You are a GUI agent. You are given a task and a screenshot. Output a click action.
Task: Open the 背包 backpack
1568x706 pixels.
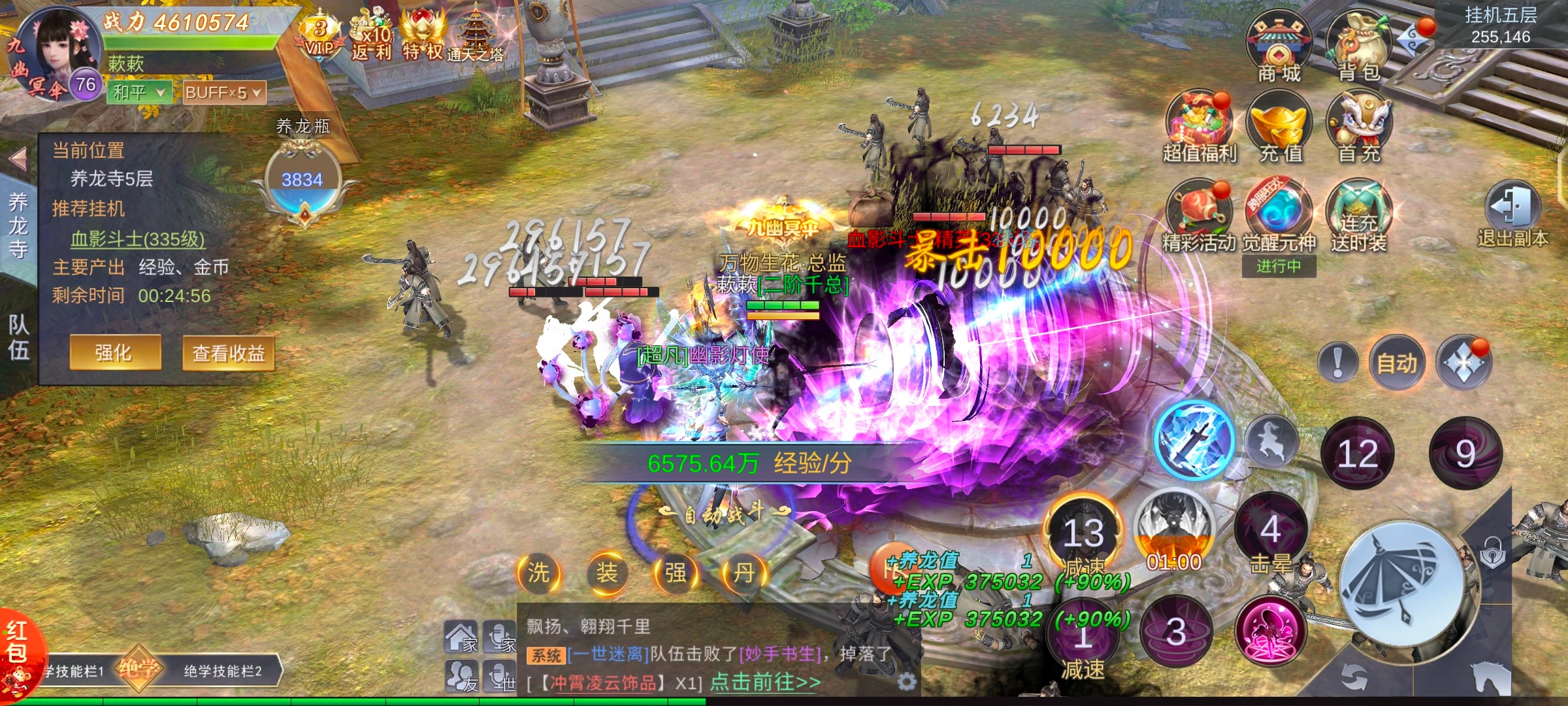coord(1359,47)
